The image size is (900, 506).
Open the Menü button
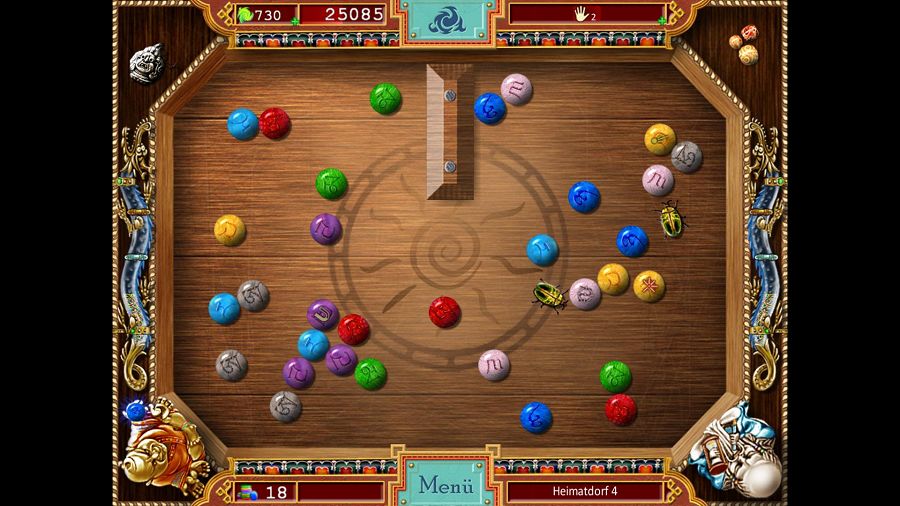click(x=445, y=485)
